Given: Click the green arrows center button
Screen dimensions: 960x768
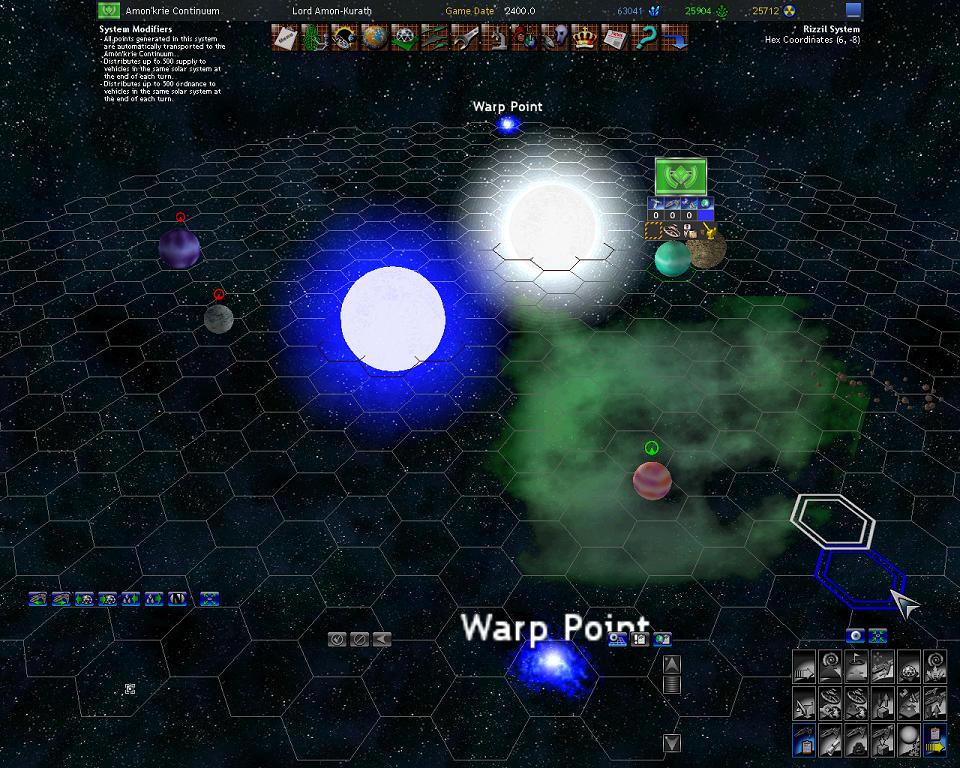Looking at the screenshot, I should (x=877, y=635).
